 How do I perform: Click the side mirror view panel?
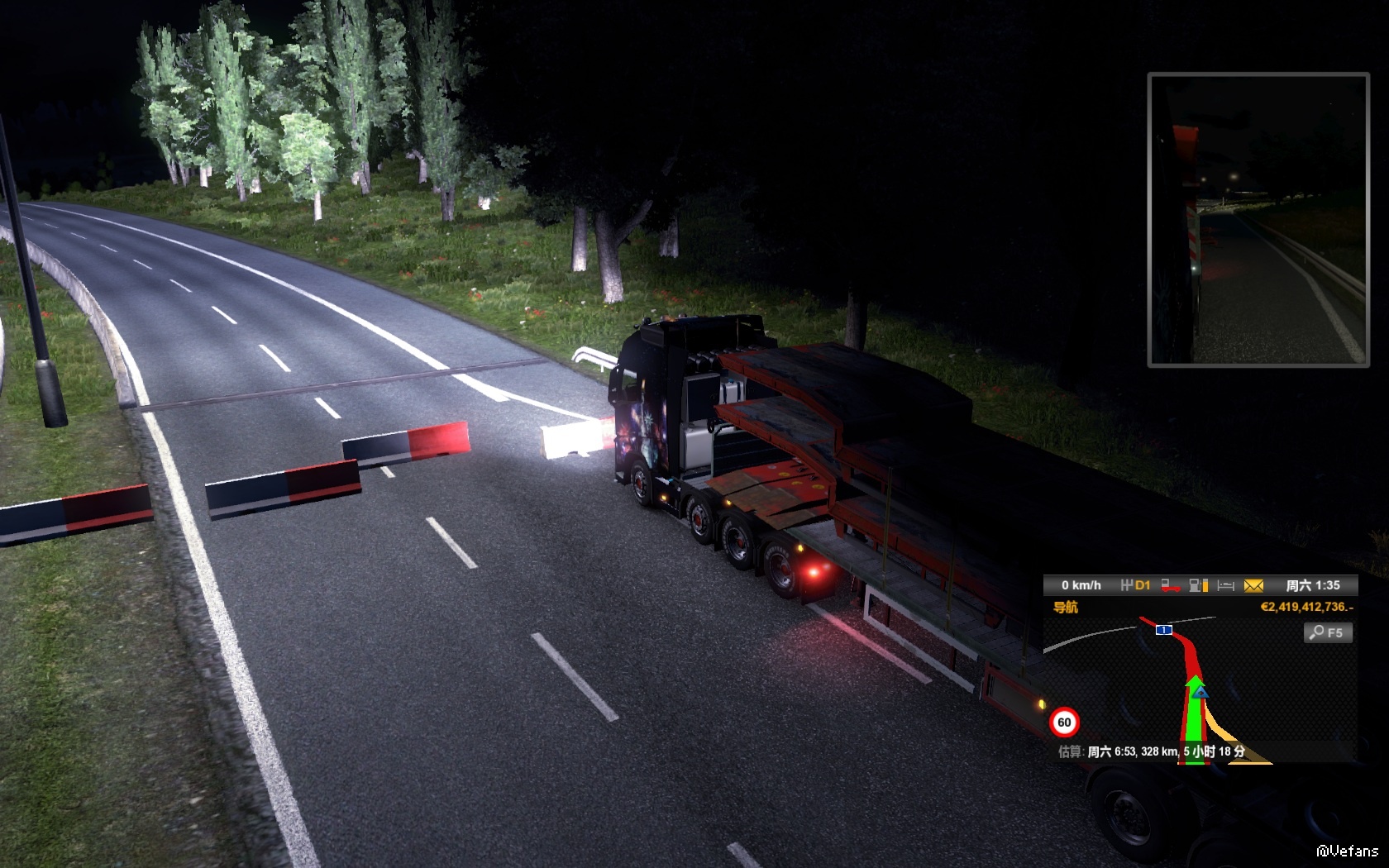click(1258, 220)
